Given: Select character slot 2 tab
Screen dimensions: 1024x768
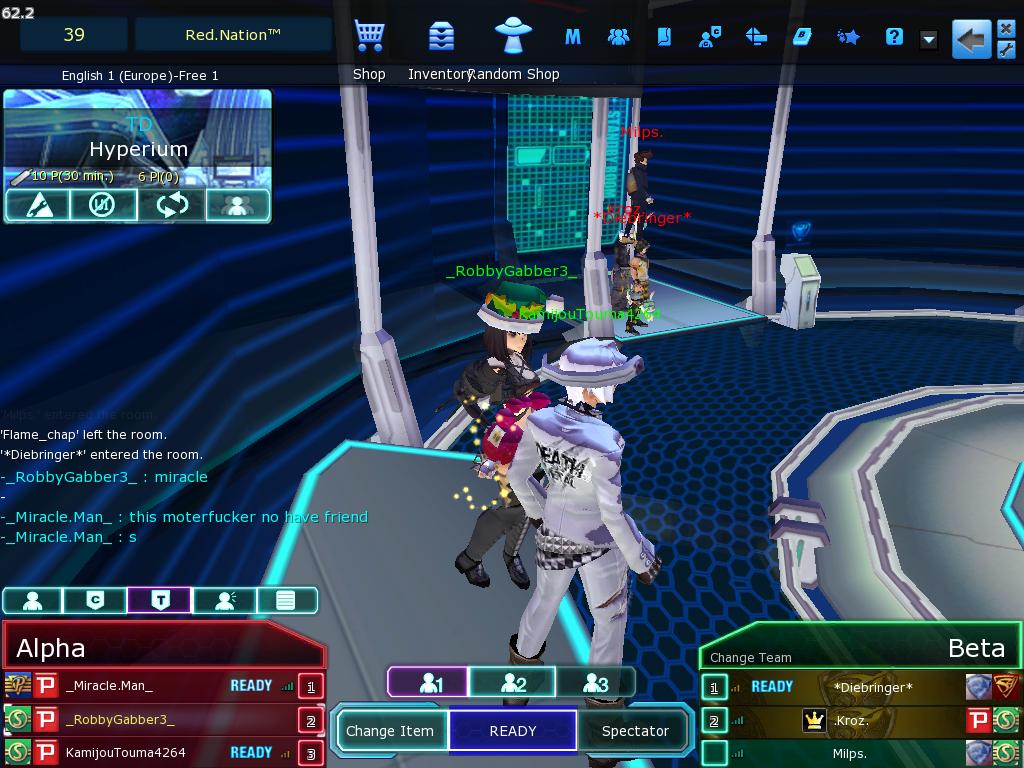Looking at the screenshot, I should point(513,683).
